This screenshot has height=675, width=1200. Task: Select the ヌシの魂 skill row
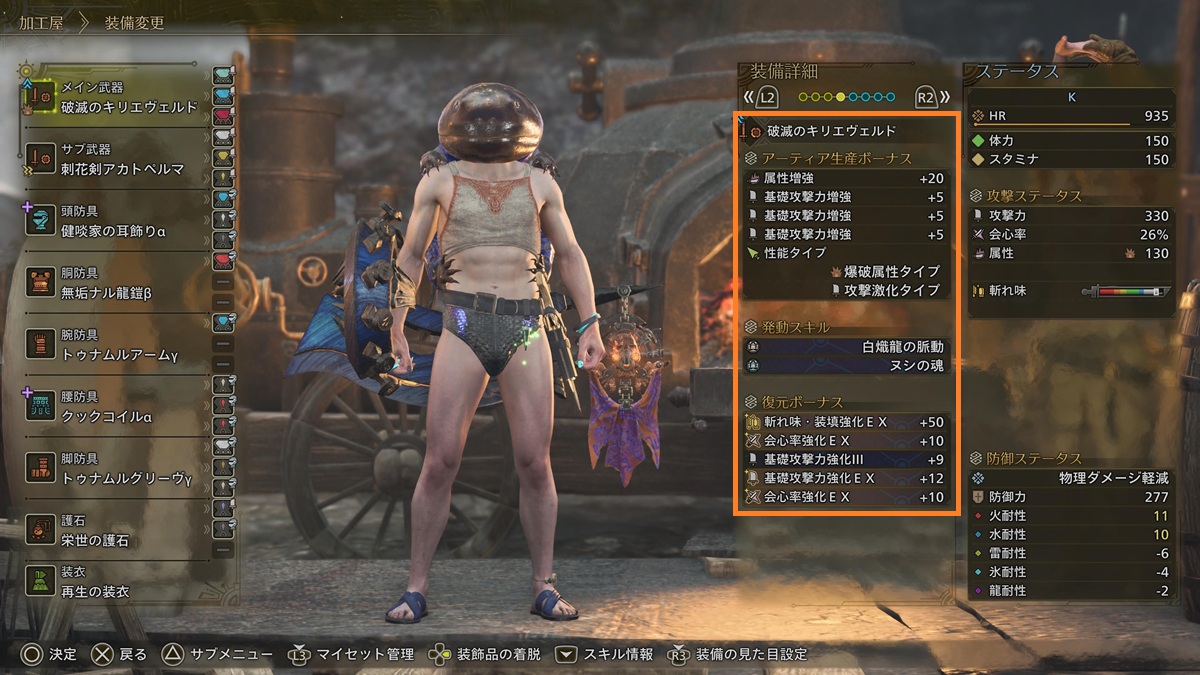[x=846, y=366]
